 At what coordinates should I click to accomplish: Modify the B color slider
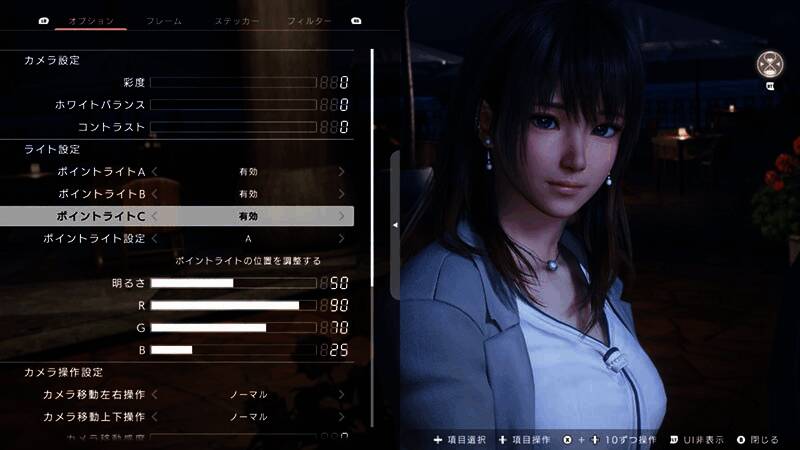tap(232, 350)
